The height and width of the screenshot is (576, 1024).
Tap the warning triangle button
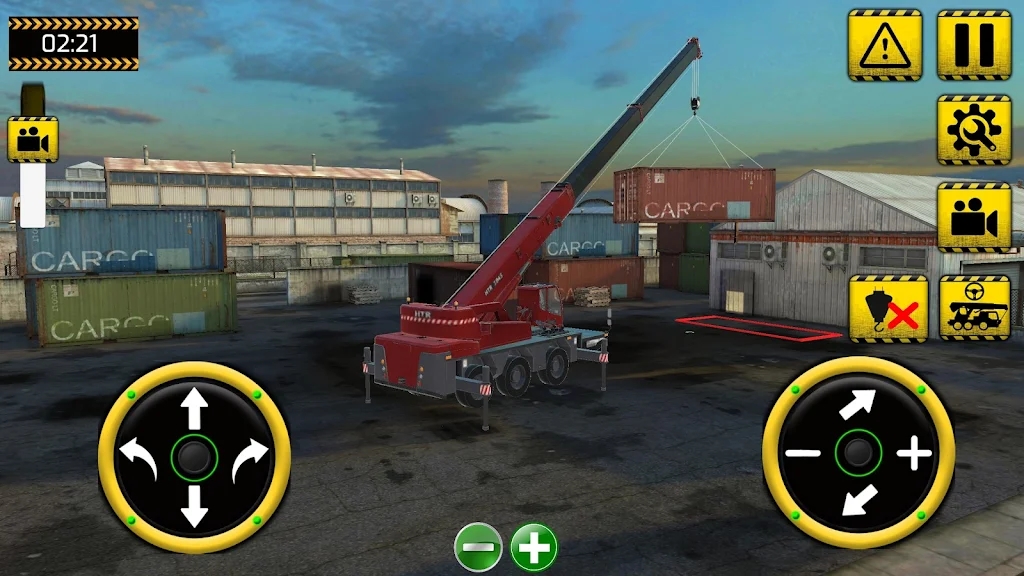885,45
